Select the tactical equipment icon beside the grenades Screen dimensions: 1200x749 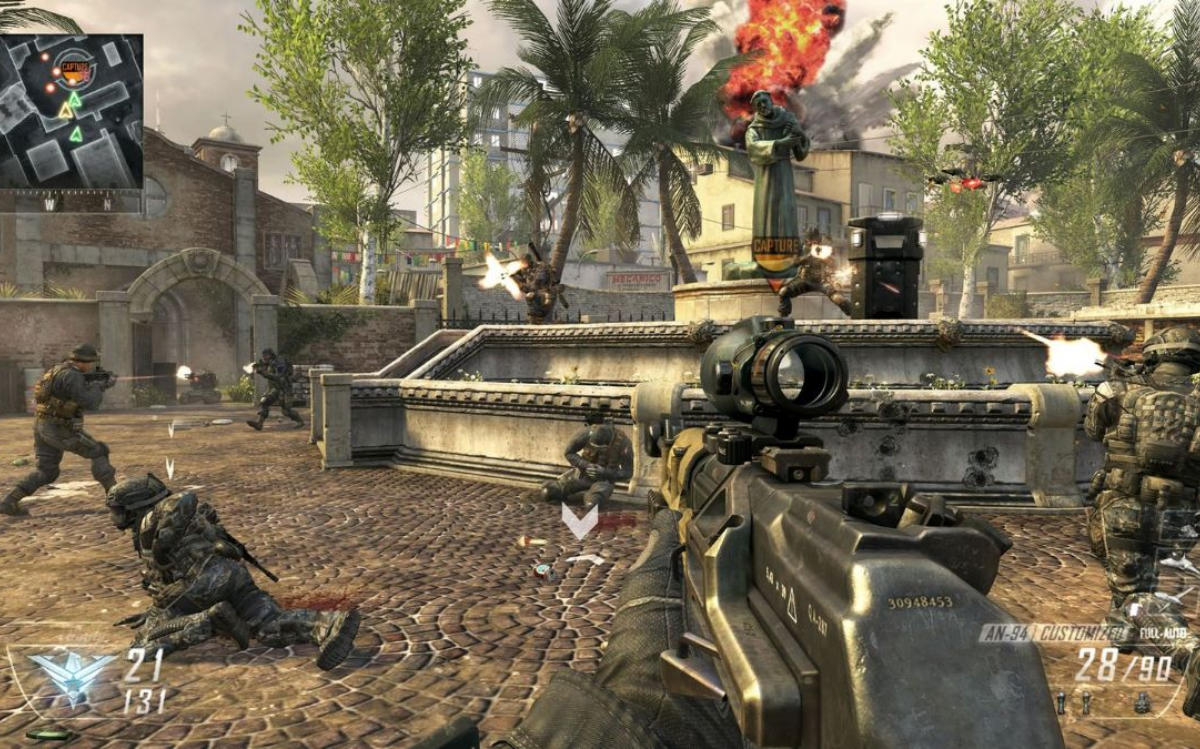point(1141,703)
